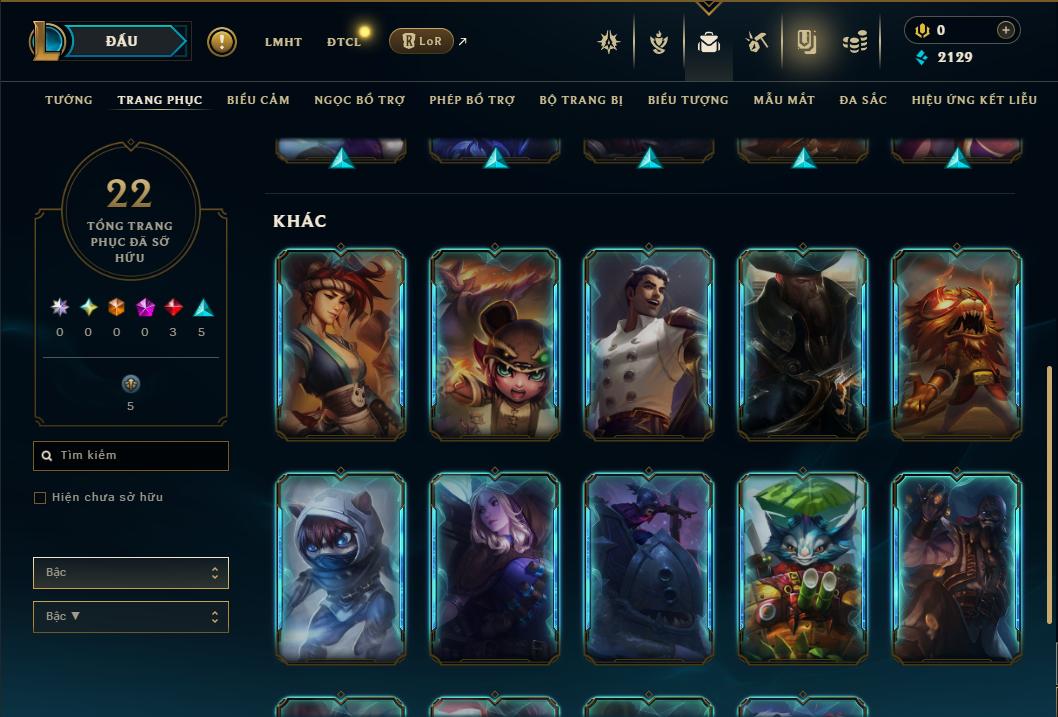Switch to the BIỂU TƯỢNG tab
1058x717 pixels.
[x=688, y=100]
